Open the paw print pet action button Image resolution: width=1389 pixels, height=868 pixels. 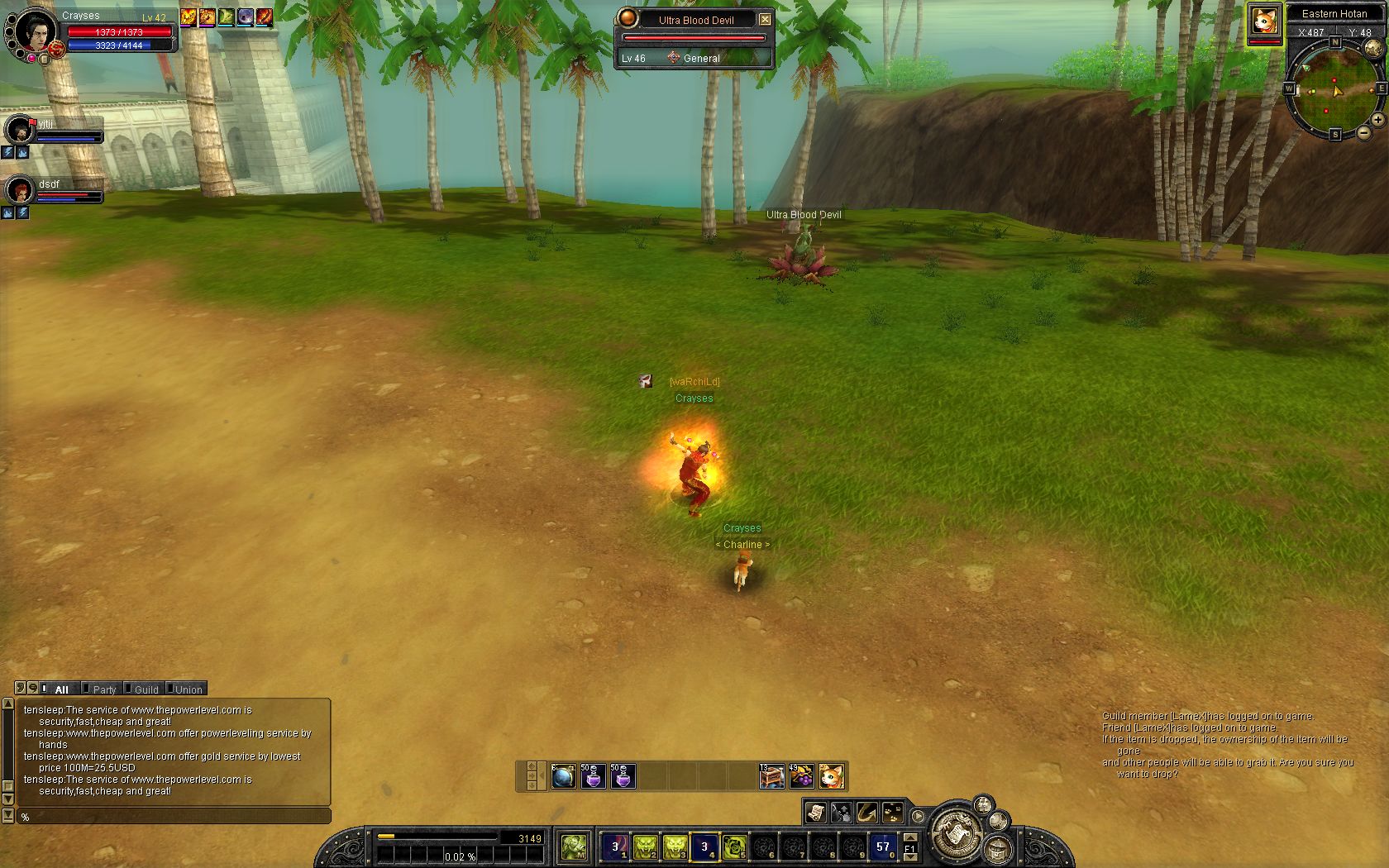892,813
